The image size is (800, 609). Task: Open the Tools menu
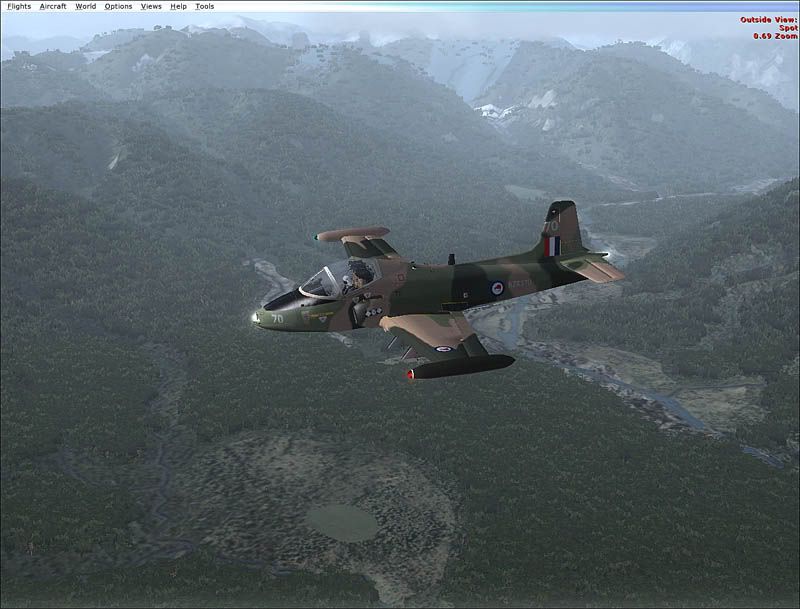tap(204, 6)
